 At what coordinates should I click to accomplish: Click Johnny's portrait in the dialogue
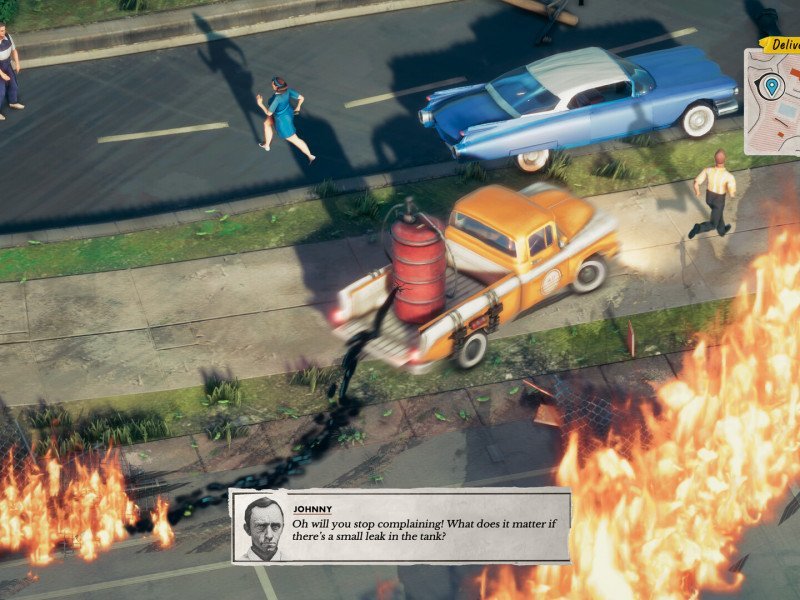(x=260, y=527)
